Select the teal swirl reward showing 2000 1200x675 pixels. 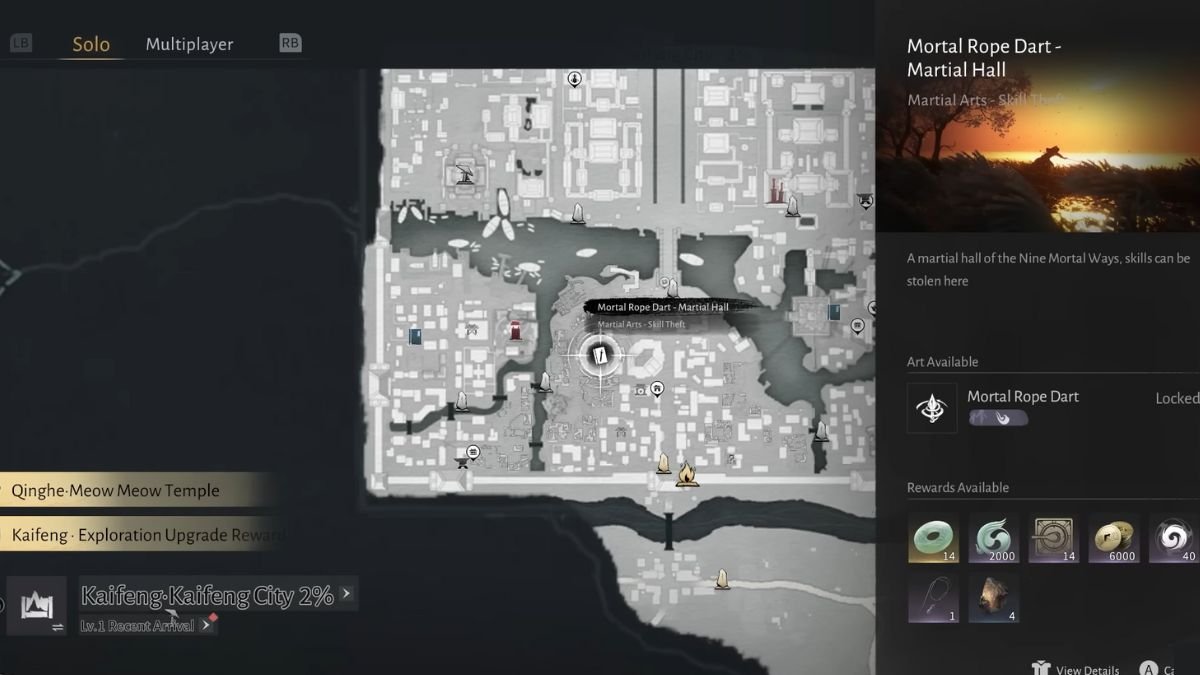993,538
